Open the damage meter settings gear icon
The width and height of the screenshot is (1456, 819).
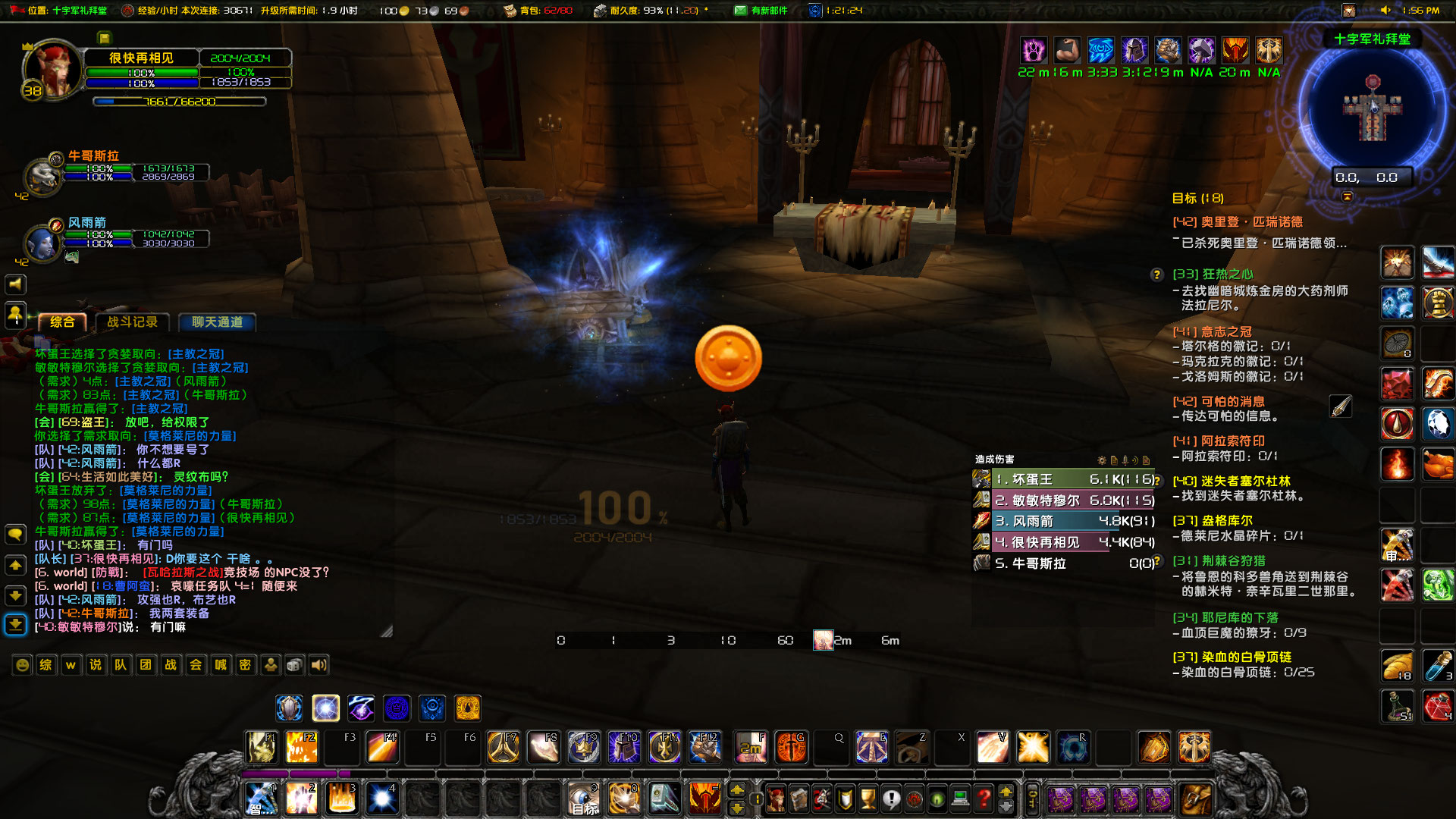click(x=1102, y=461)
